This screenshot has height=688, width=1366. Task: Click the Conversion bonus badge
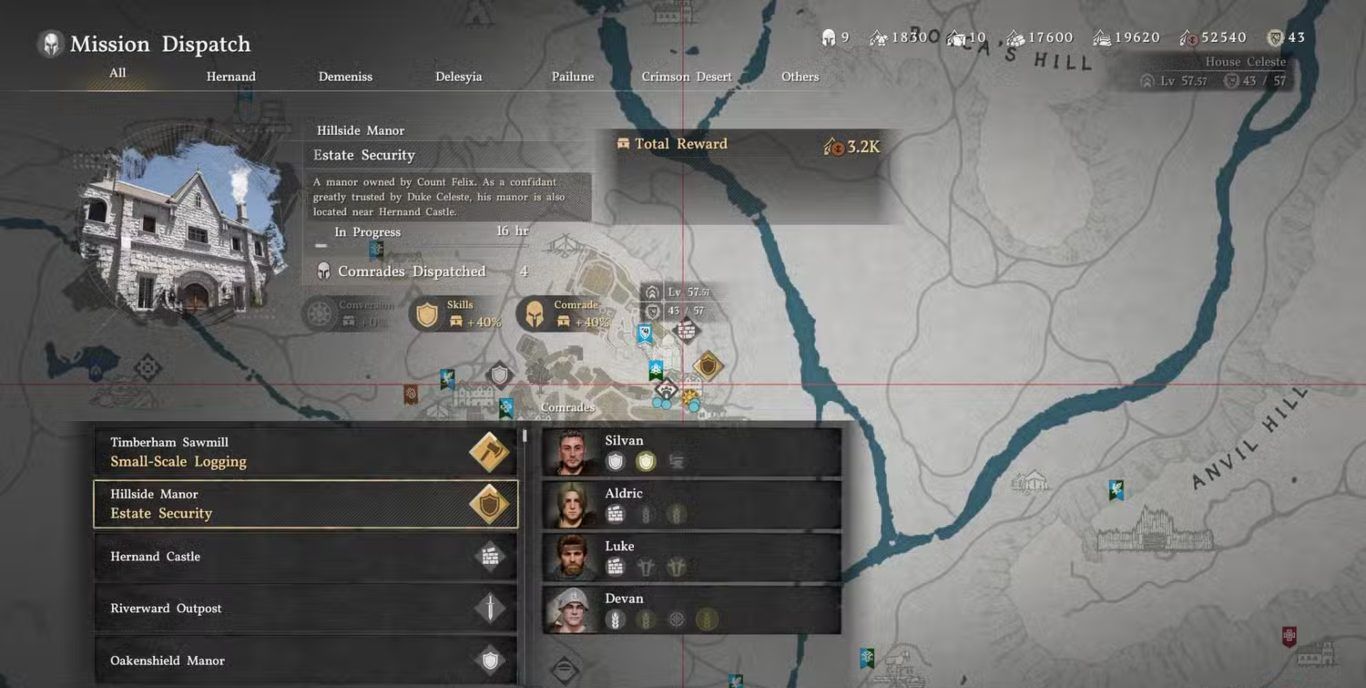click(350, 314)
